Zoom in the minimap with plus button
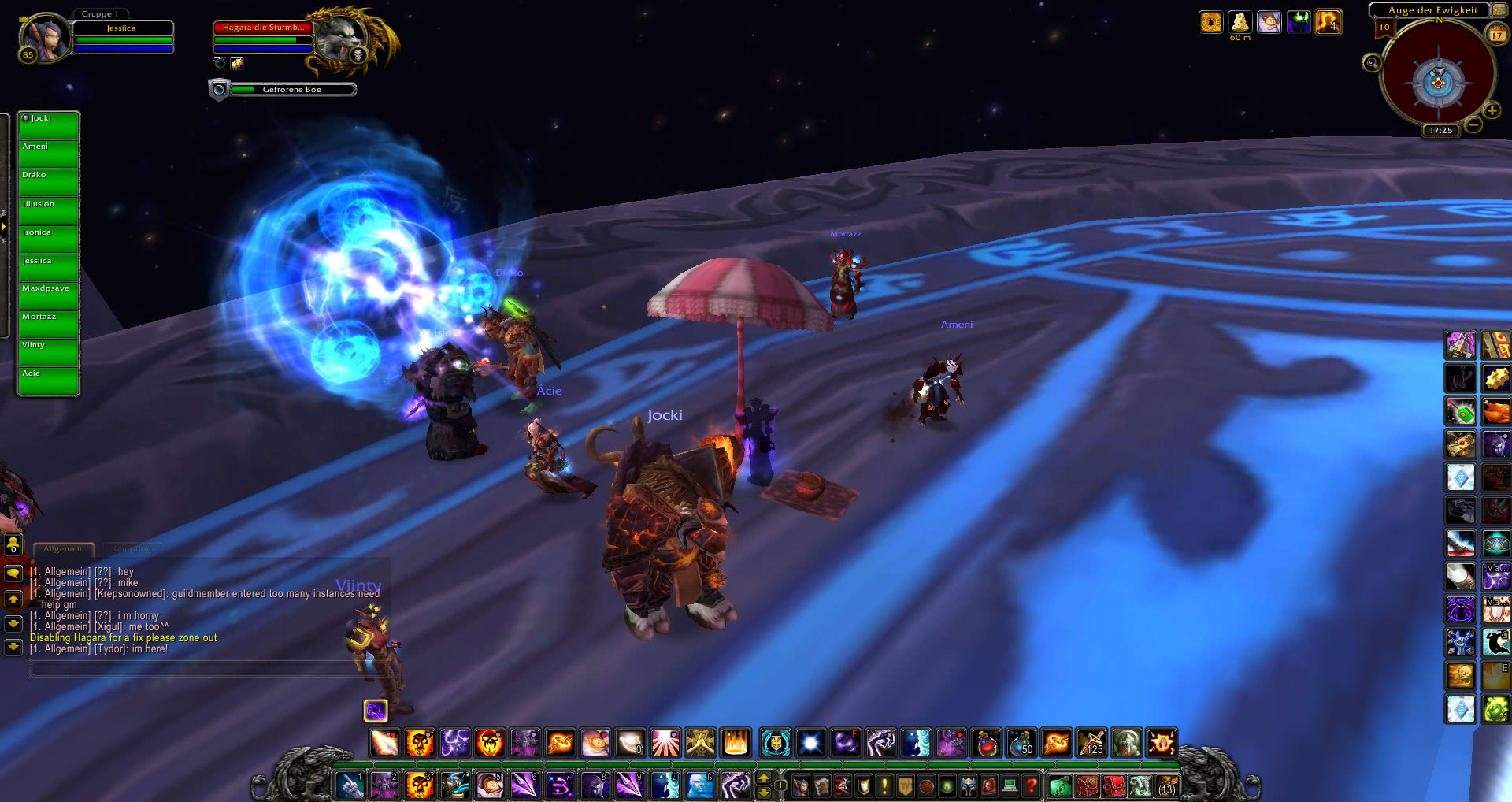This screenshot has height=802, width=1512. pos(1492,111)
